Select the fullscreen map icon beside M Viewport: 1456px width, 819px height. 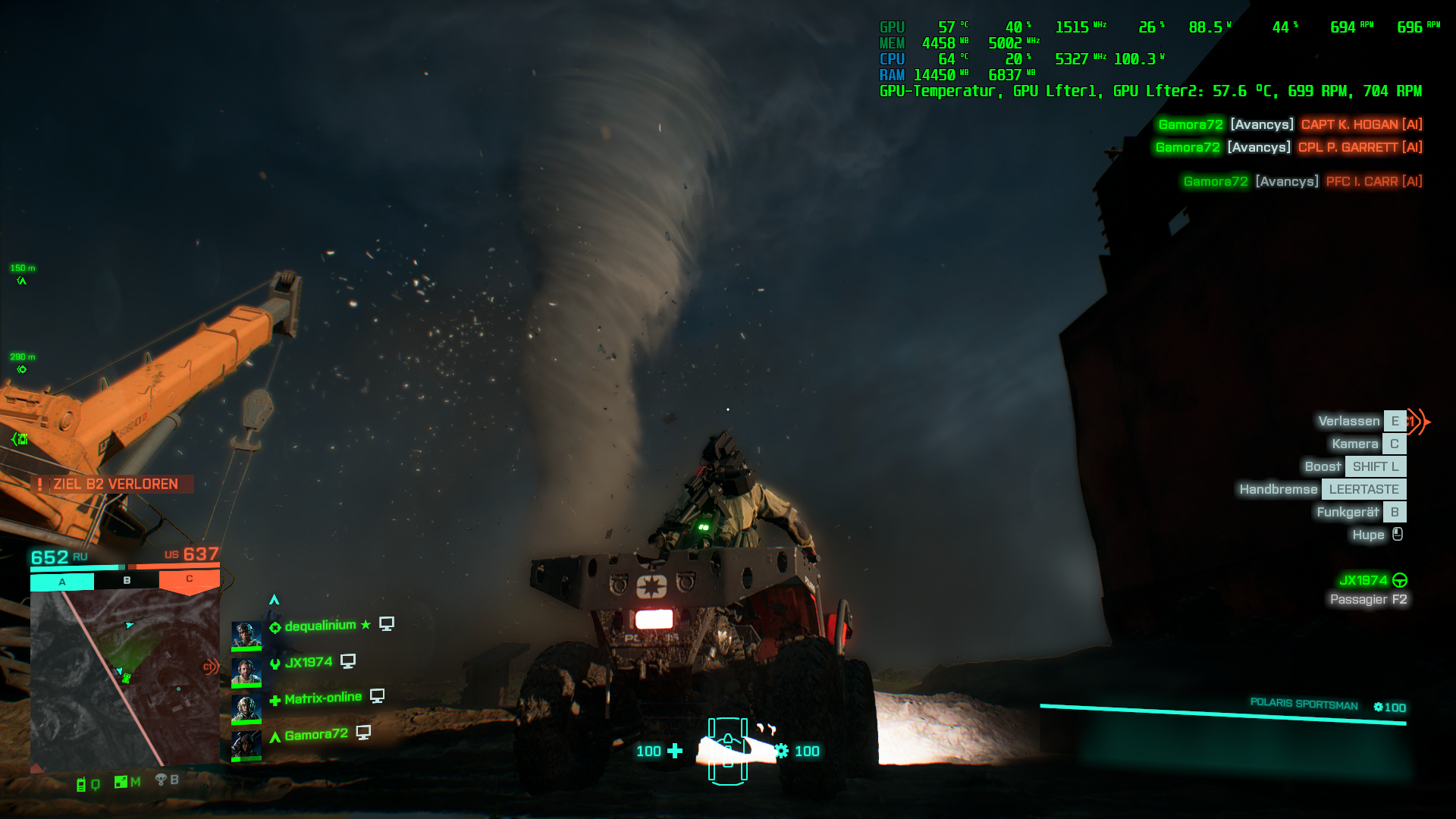point(121,782)
